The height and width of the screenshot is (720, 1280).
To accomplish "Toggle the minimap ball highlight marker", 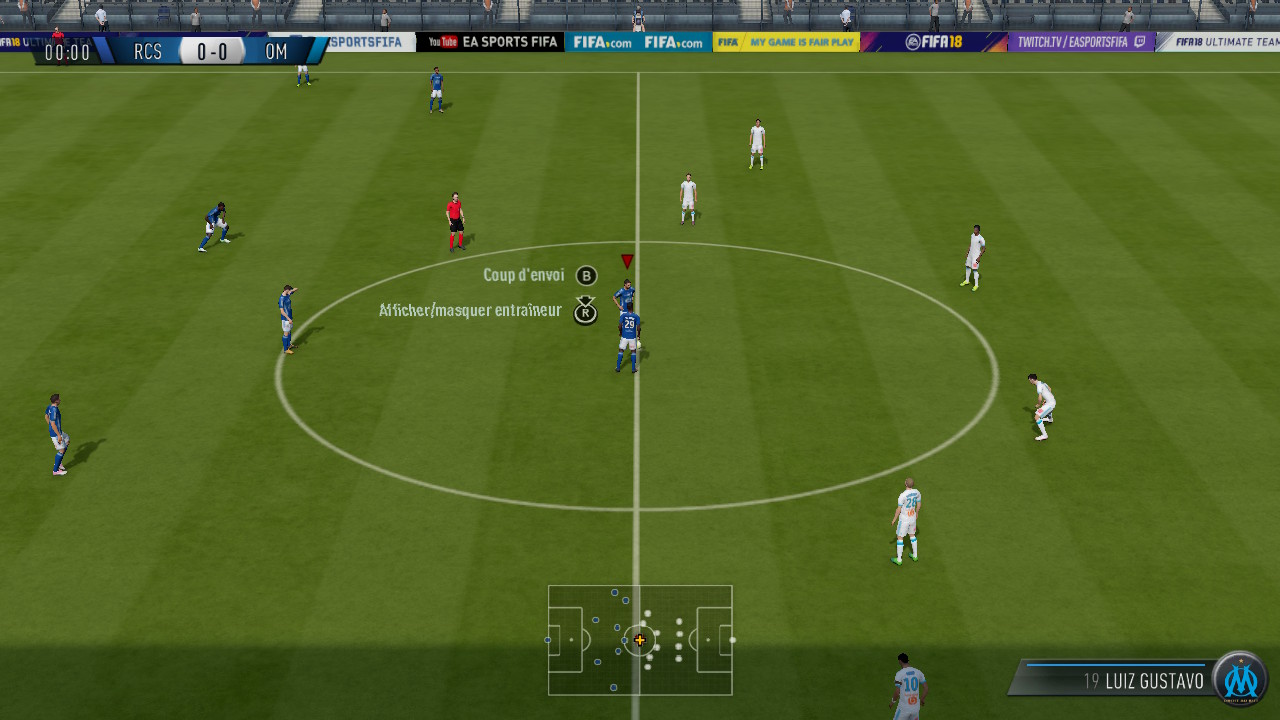I will tap(639, 638).
